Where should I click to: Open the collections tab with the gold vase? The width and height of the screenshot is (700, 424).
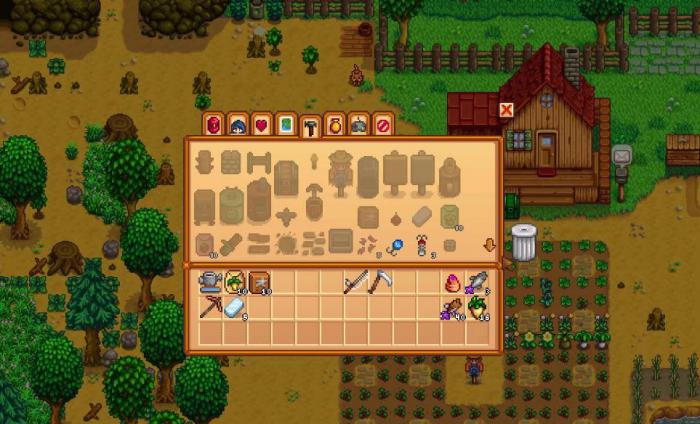click(x=335, y=125)
